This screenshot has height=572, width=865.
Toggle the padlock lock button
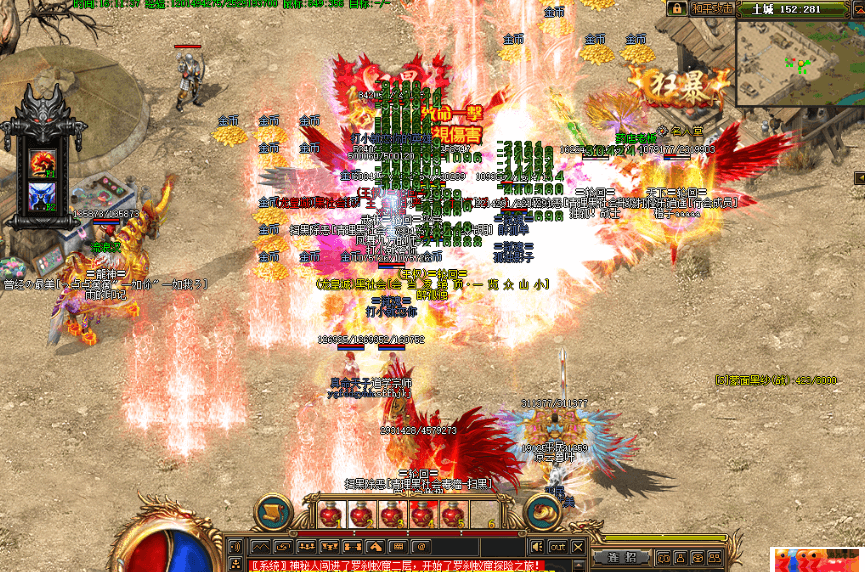tap(676, 8)
